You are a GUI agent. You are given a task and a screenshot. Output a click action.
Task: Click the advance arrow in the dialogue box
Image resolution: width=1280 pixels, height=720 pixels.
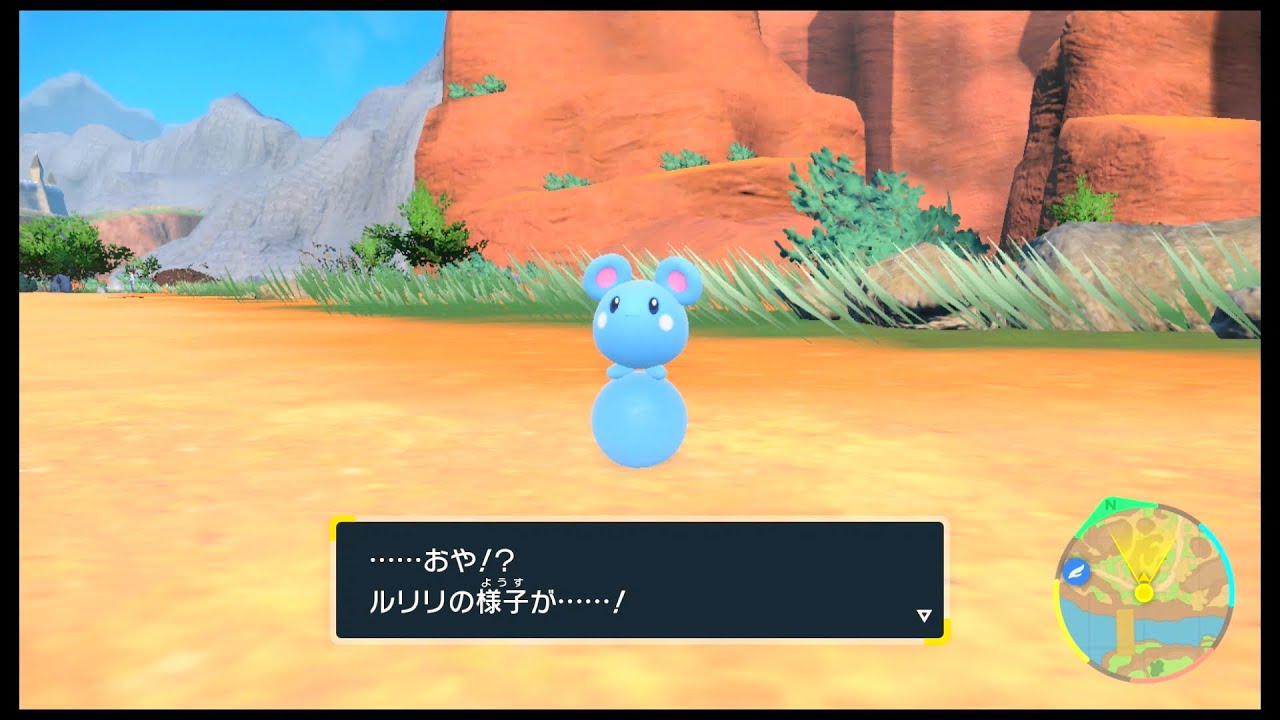[x=924, y=614]
